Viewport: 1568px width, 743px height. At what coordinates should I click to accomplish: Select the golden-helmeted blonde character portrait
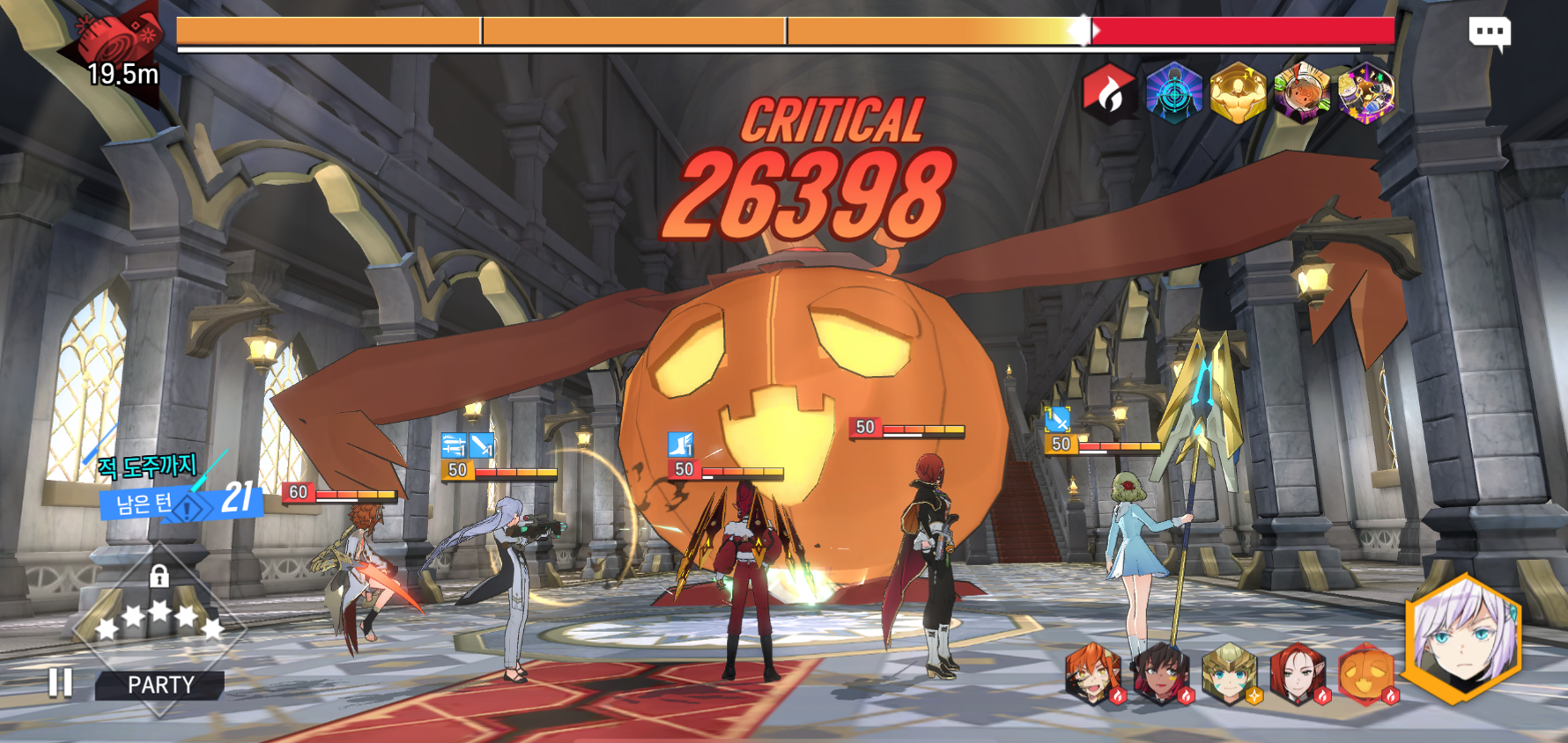click(x=1230, y=675)
